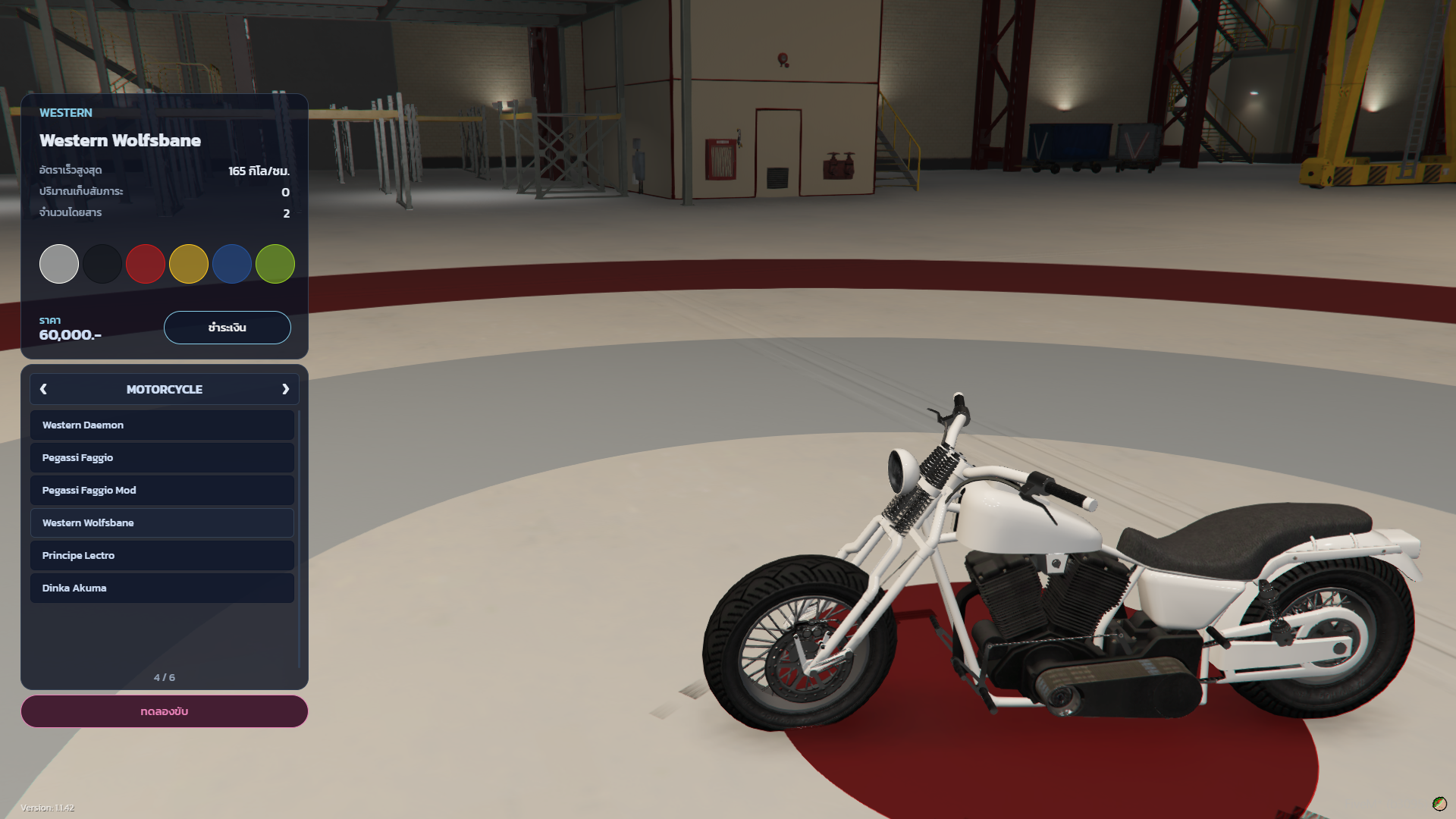Select the white color swatch
1456x819 pixels.
coord(59,264)
